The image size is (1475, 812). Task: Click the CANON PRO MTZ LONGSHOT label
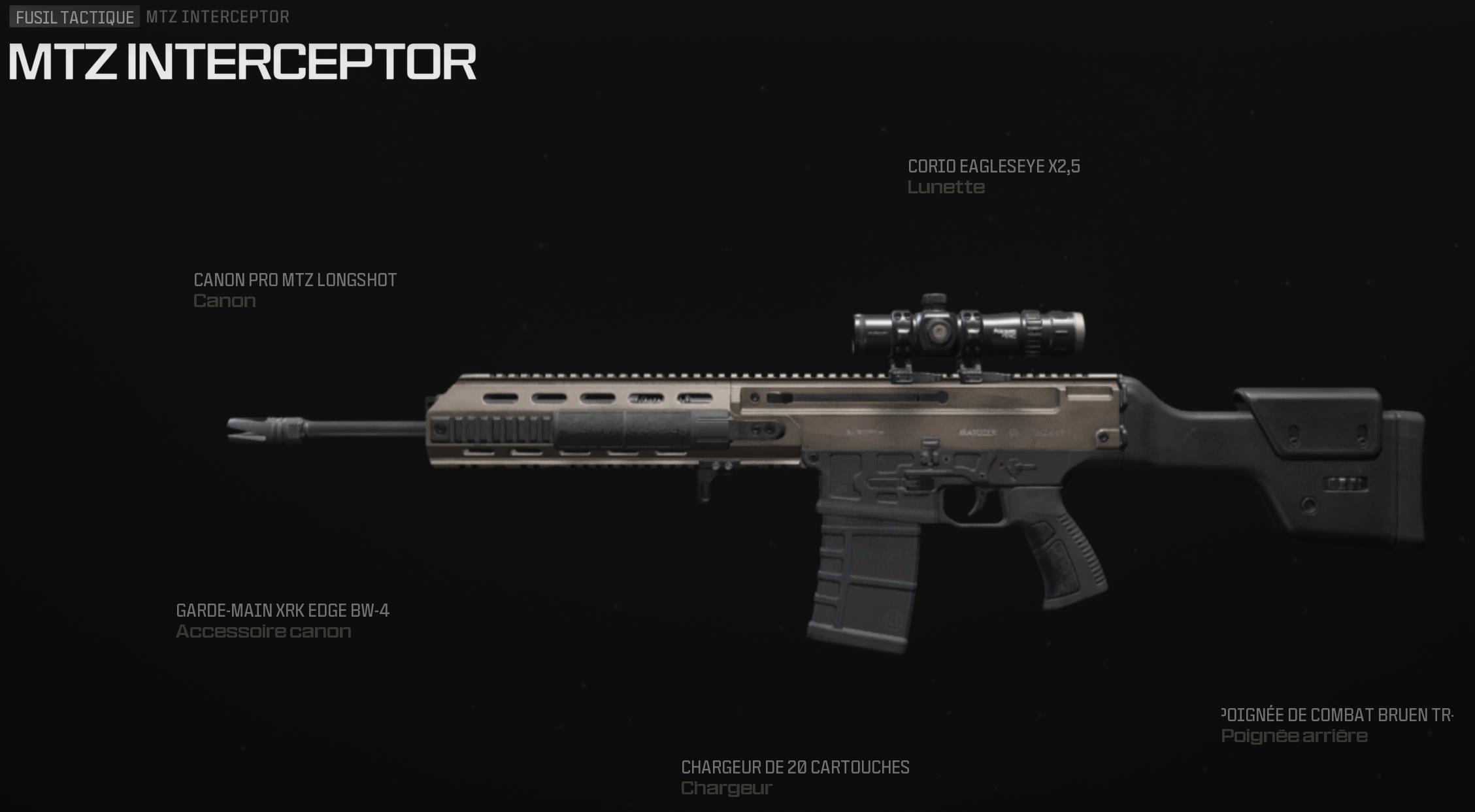(x=293, y=279)
